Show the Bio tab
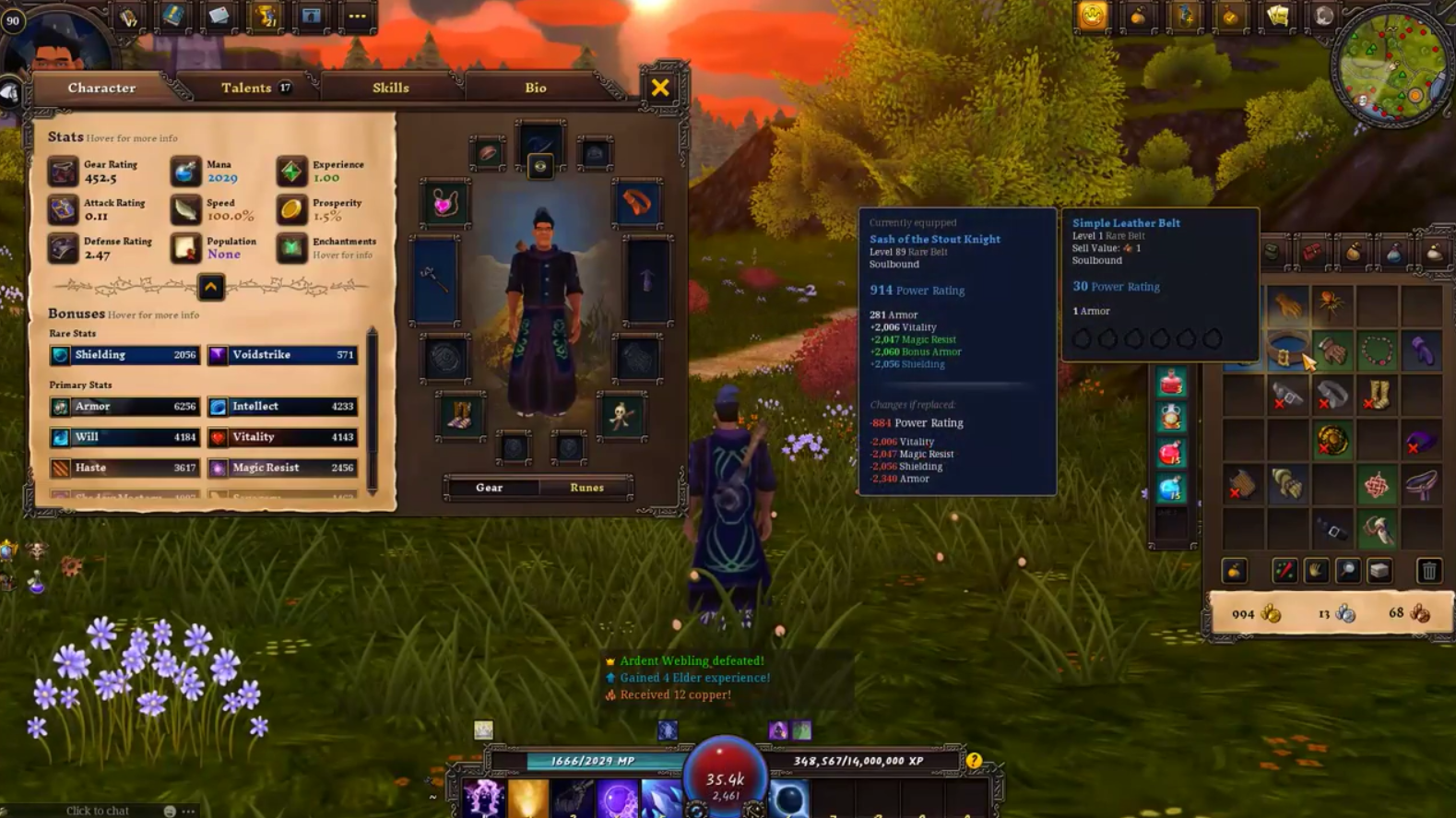This screenshot has height=818, width=1456. pyautogui.click(x=536, y=88)
